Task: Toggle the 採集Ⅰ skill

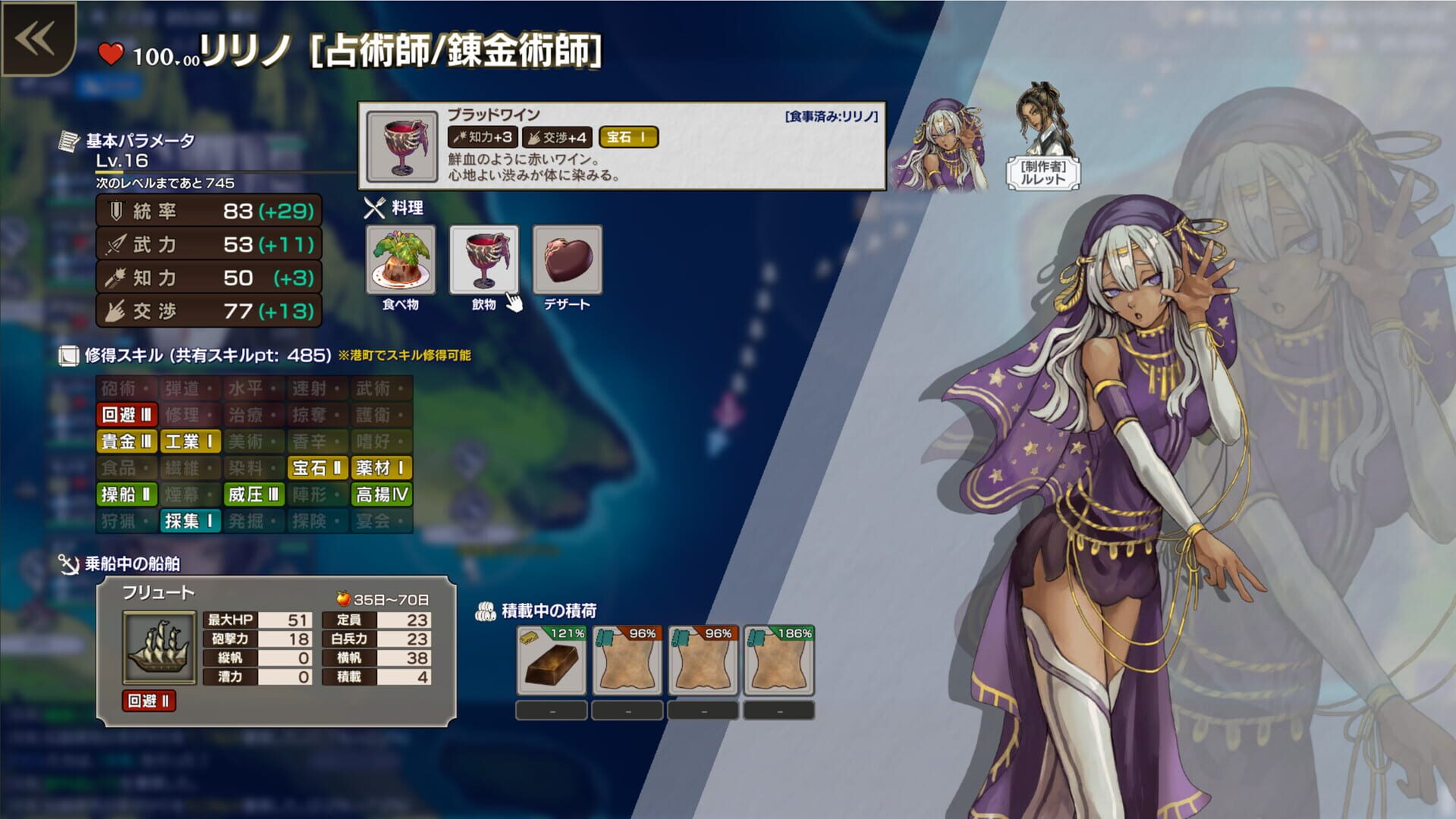Action: [190, 522]
